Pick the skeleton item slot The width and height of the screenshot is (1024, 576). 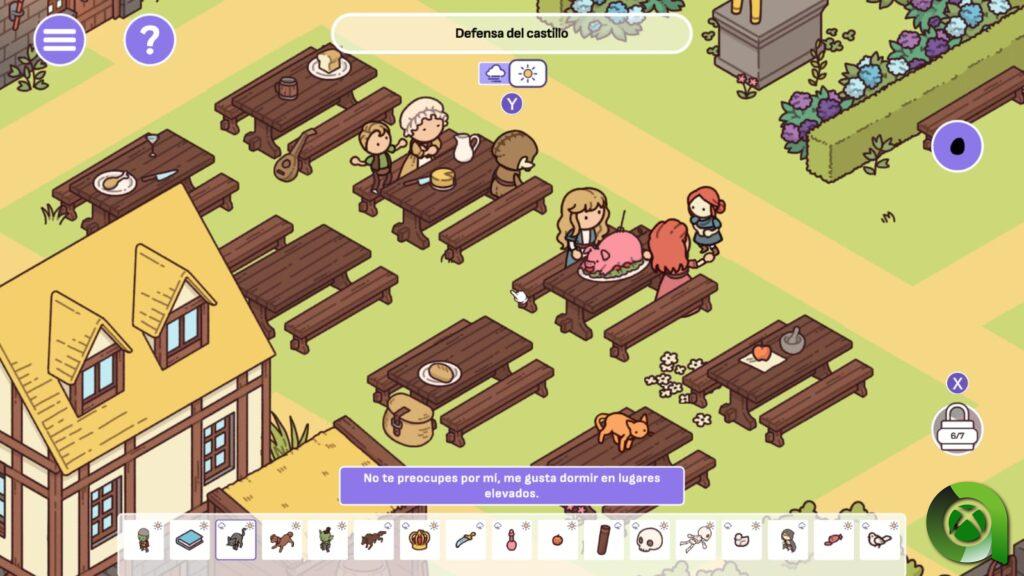click(x=696, y=540)
